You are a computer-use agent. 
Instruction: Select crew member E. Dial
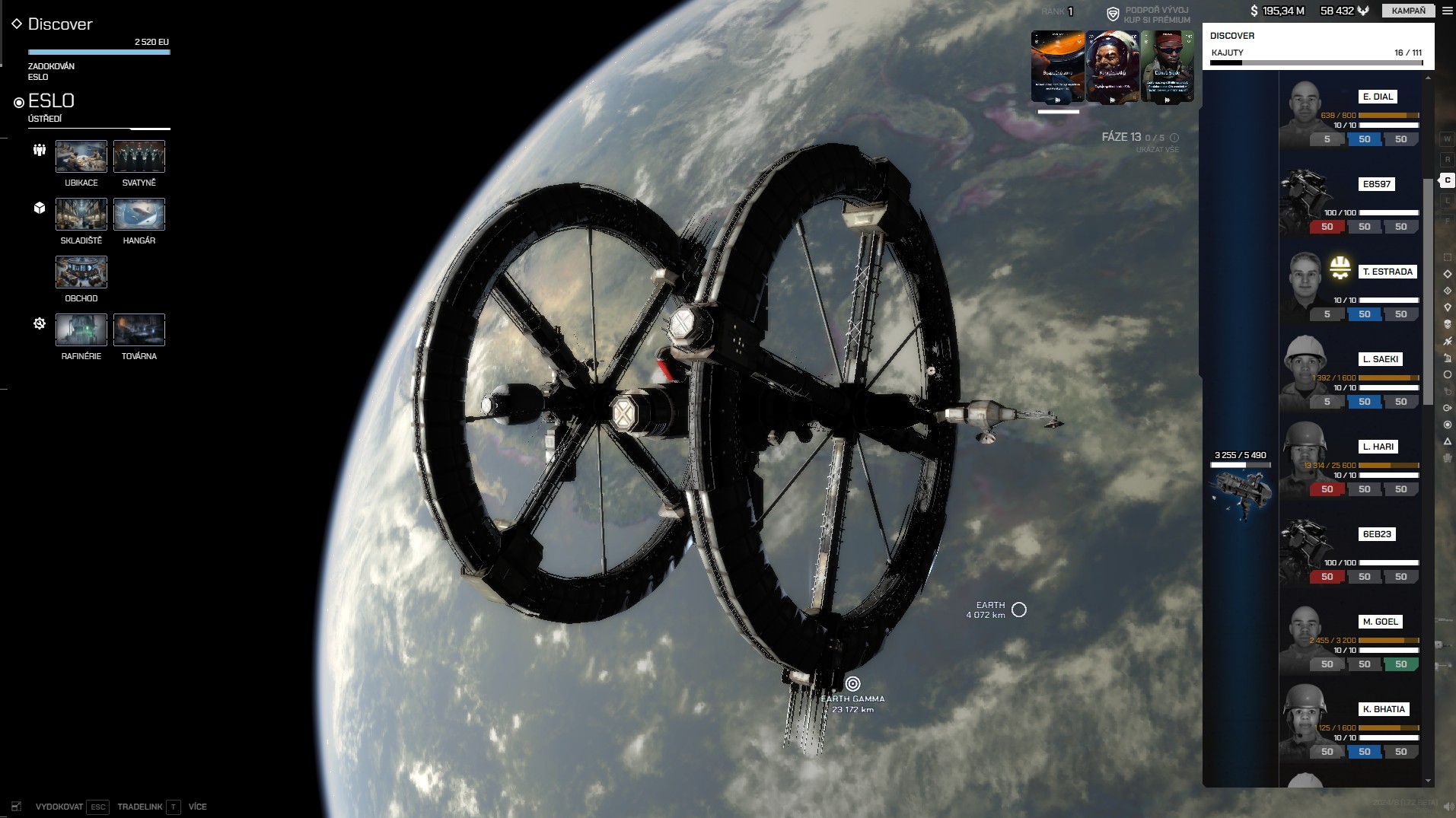1378,97
